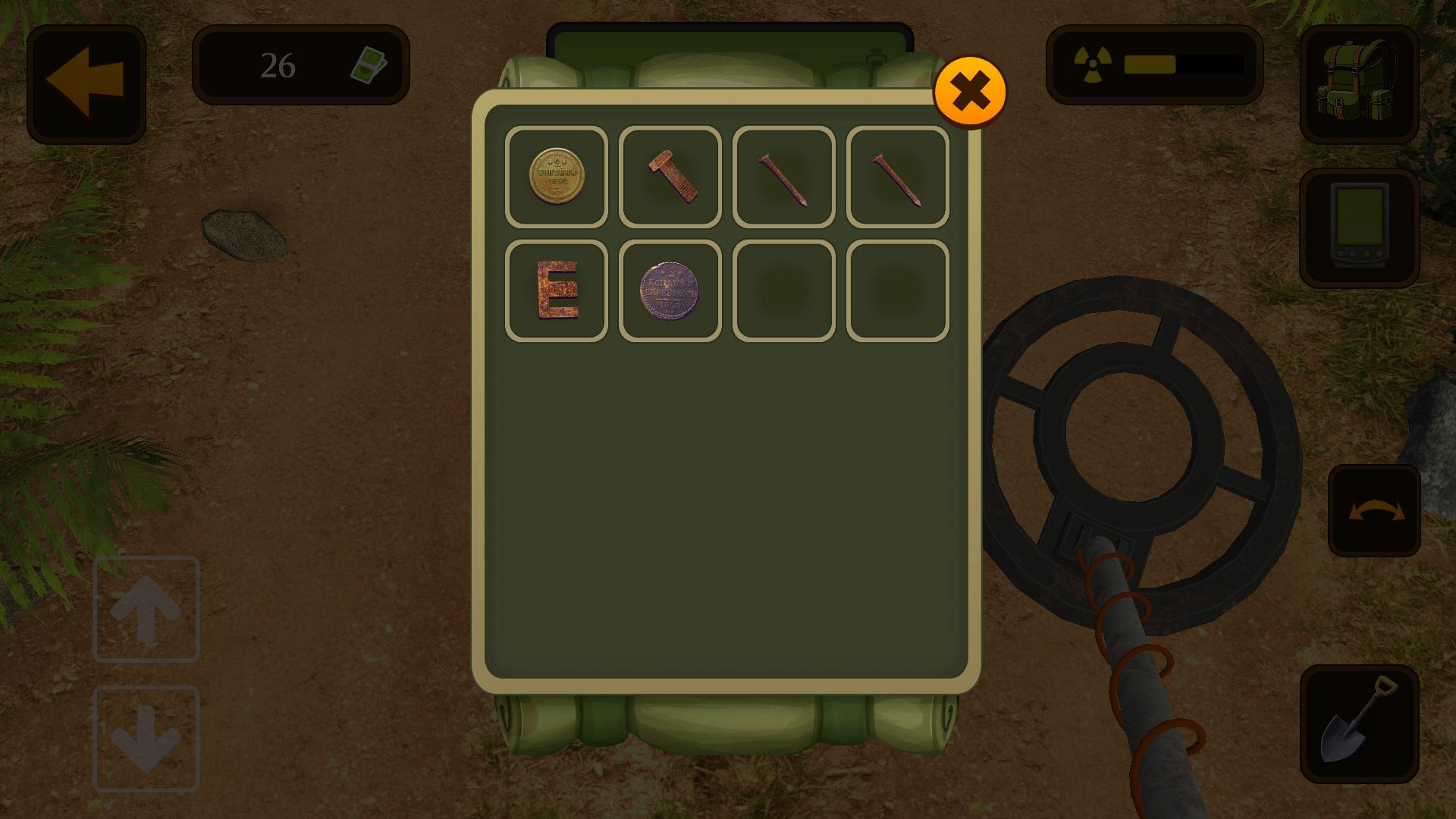Move backward with the down arrow
1456x819 pixels.
click(x=146, y=739)
